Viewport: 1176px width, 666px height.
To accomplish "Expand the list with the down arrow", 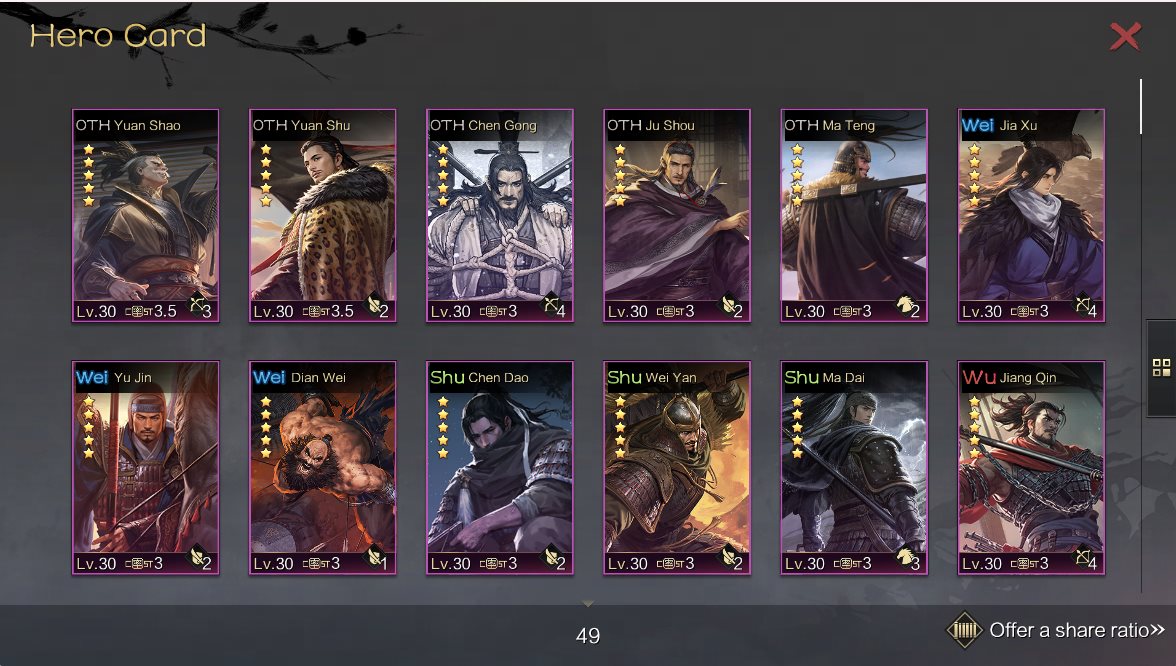I will click(588, 604).
